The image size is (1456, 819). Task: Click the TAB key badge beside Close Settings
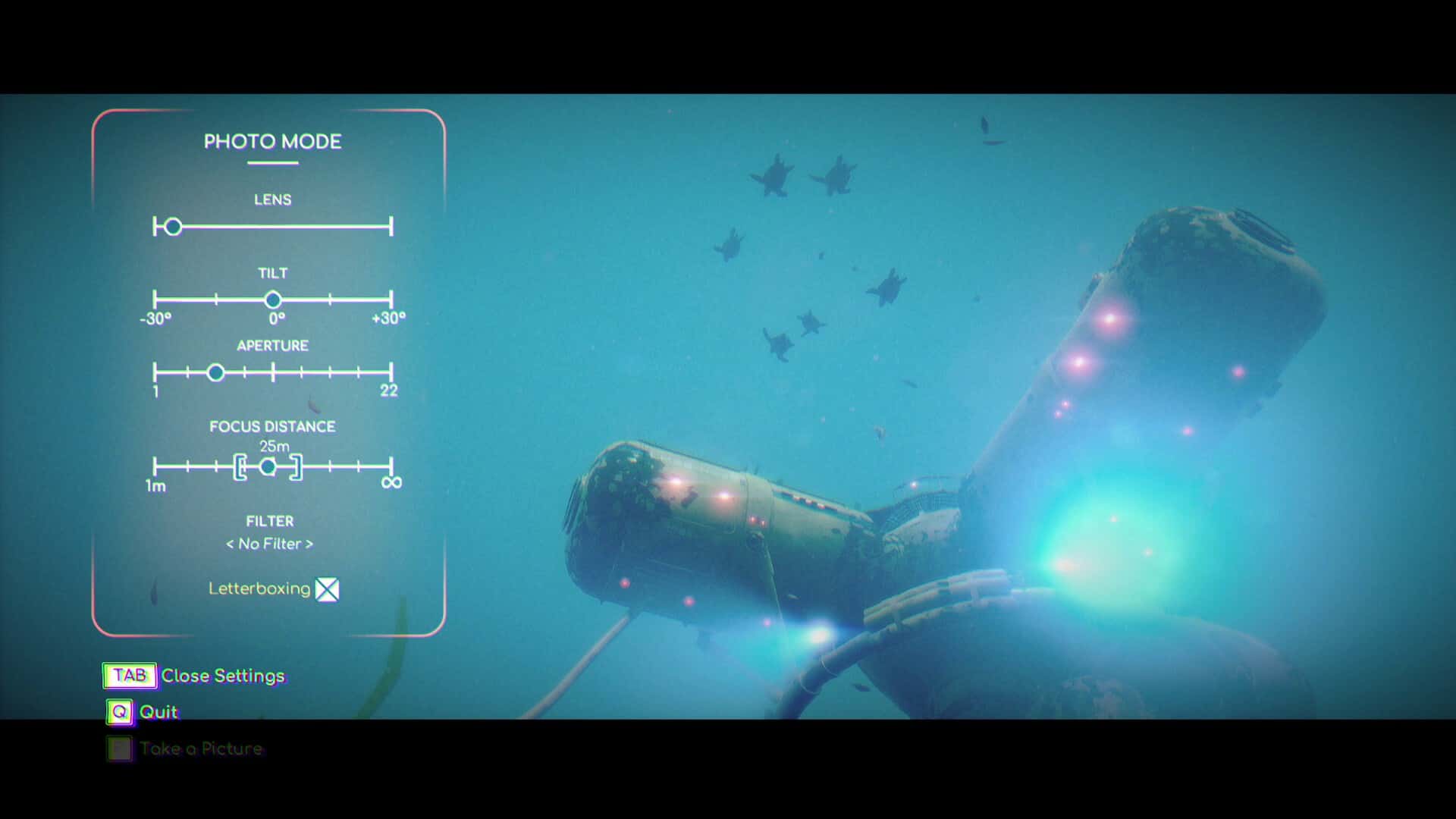pyautogui.click(x=129, y=676)
